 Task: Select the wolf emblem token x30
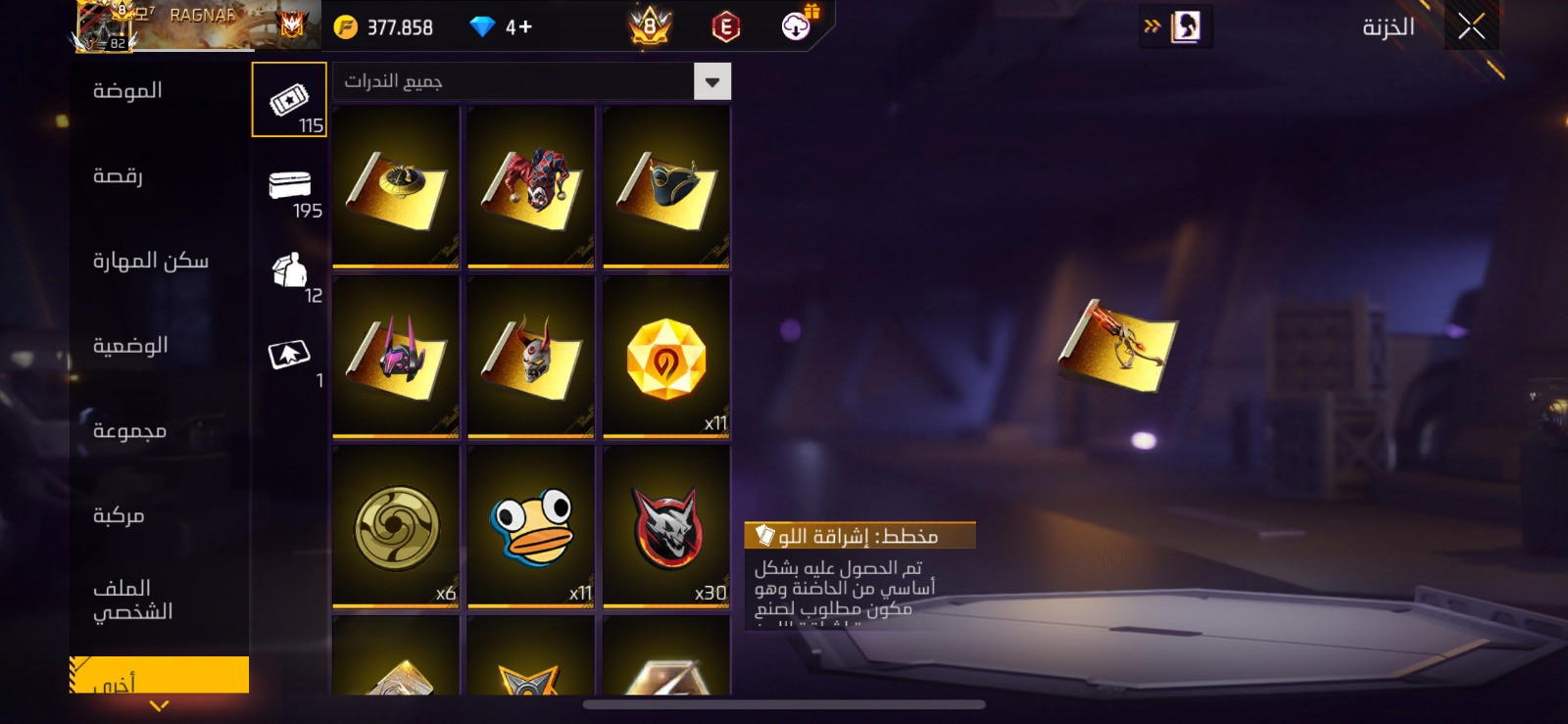pyautogui.click(x=666, y=526)
